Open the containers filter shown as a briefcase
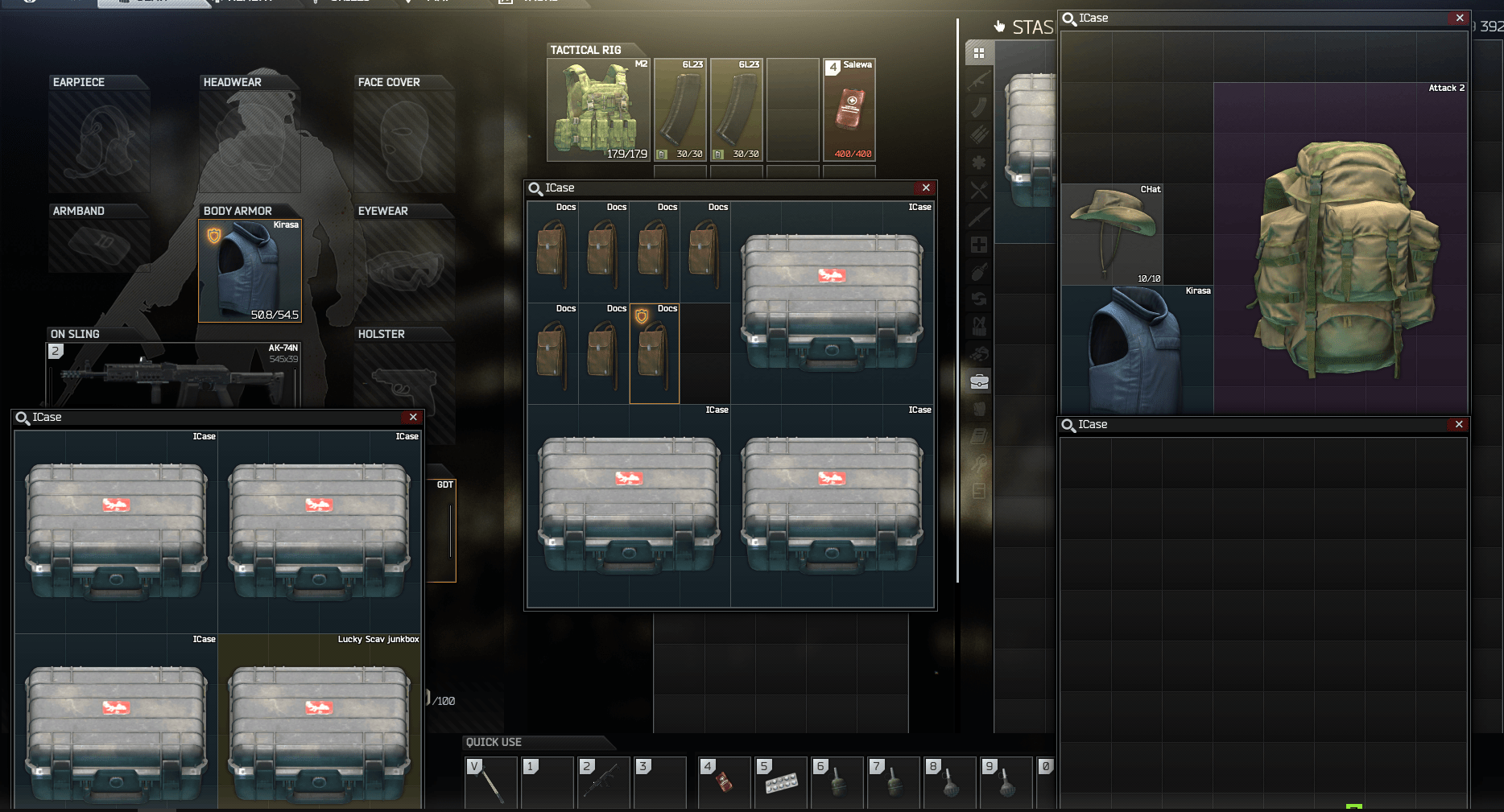Image resolution: width=1504 pixels, height=812 pixels. point(979,381)
